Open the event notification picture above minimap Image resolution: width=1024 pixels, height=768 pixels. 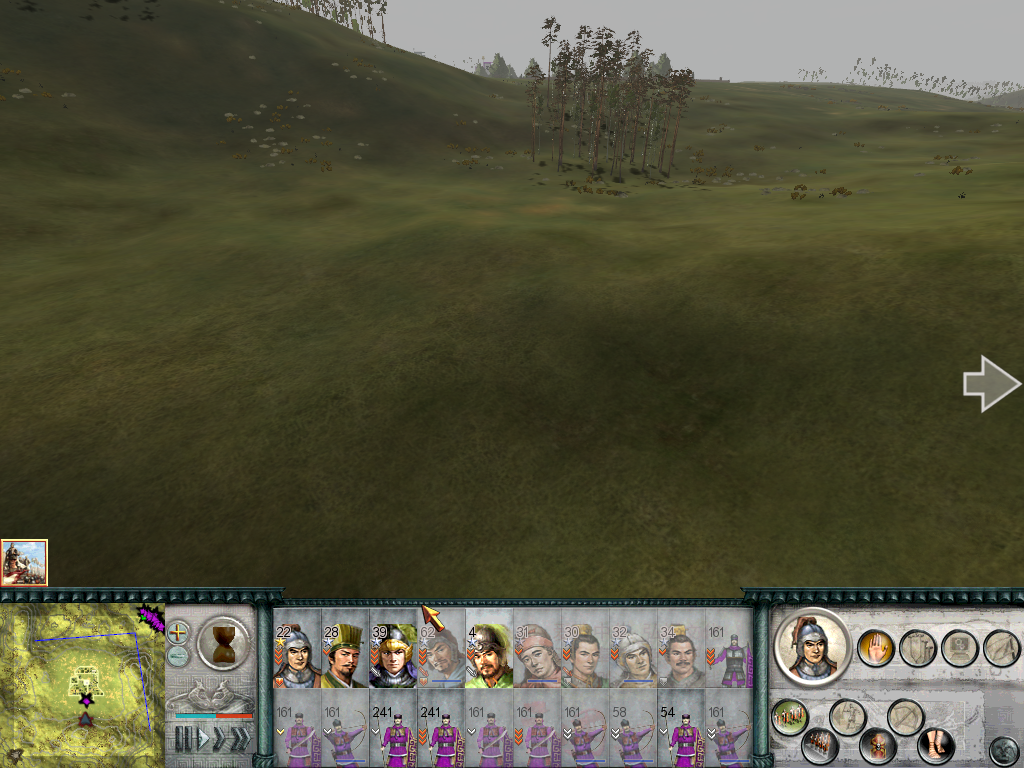tap(24, 562)
